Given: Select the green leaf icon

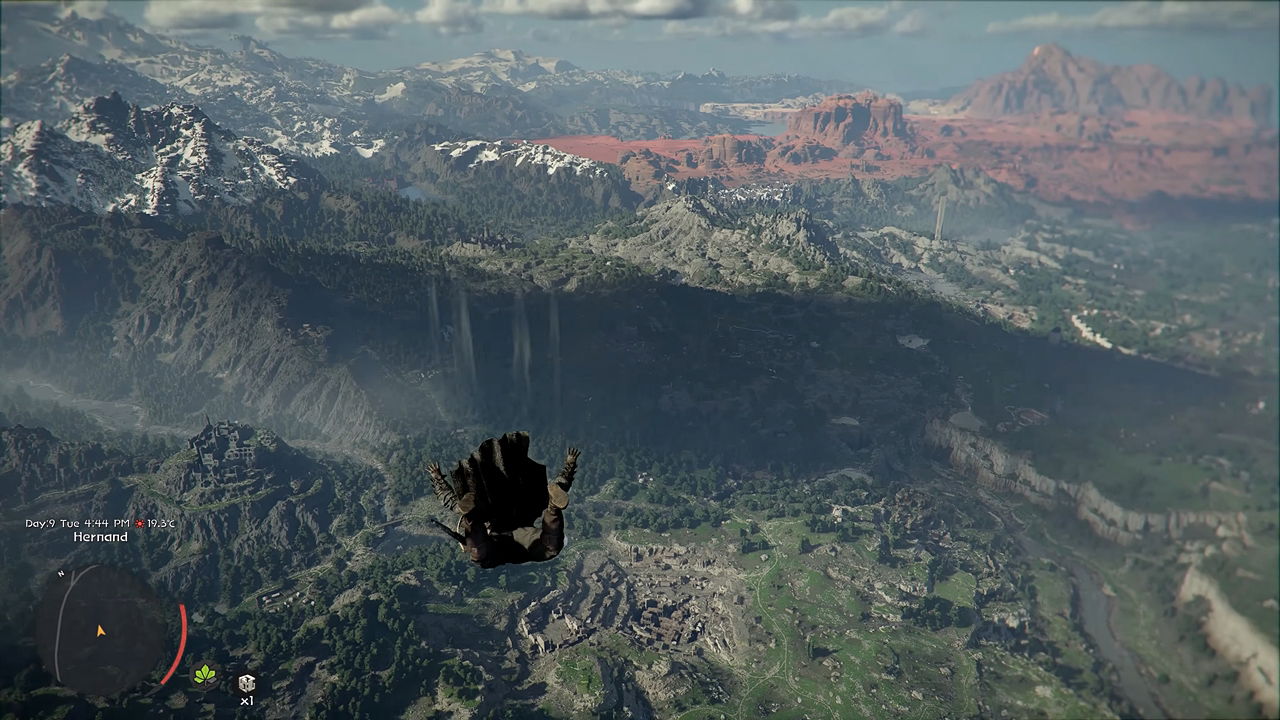Looking at the screenshot, I should coord(205,675).
